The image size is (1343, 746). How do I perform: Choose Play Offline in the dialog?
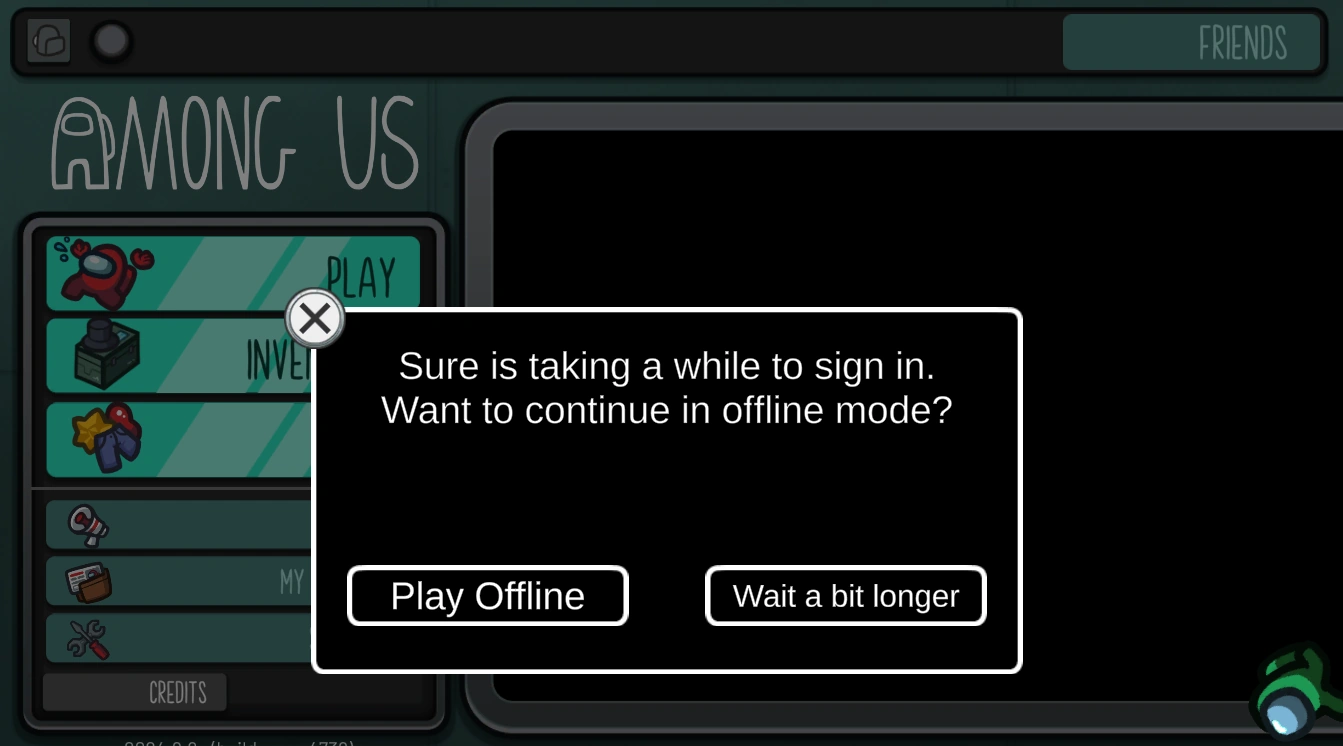click(487, 595)
